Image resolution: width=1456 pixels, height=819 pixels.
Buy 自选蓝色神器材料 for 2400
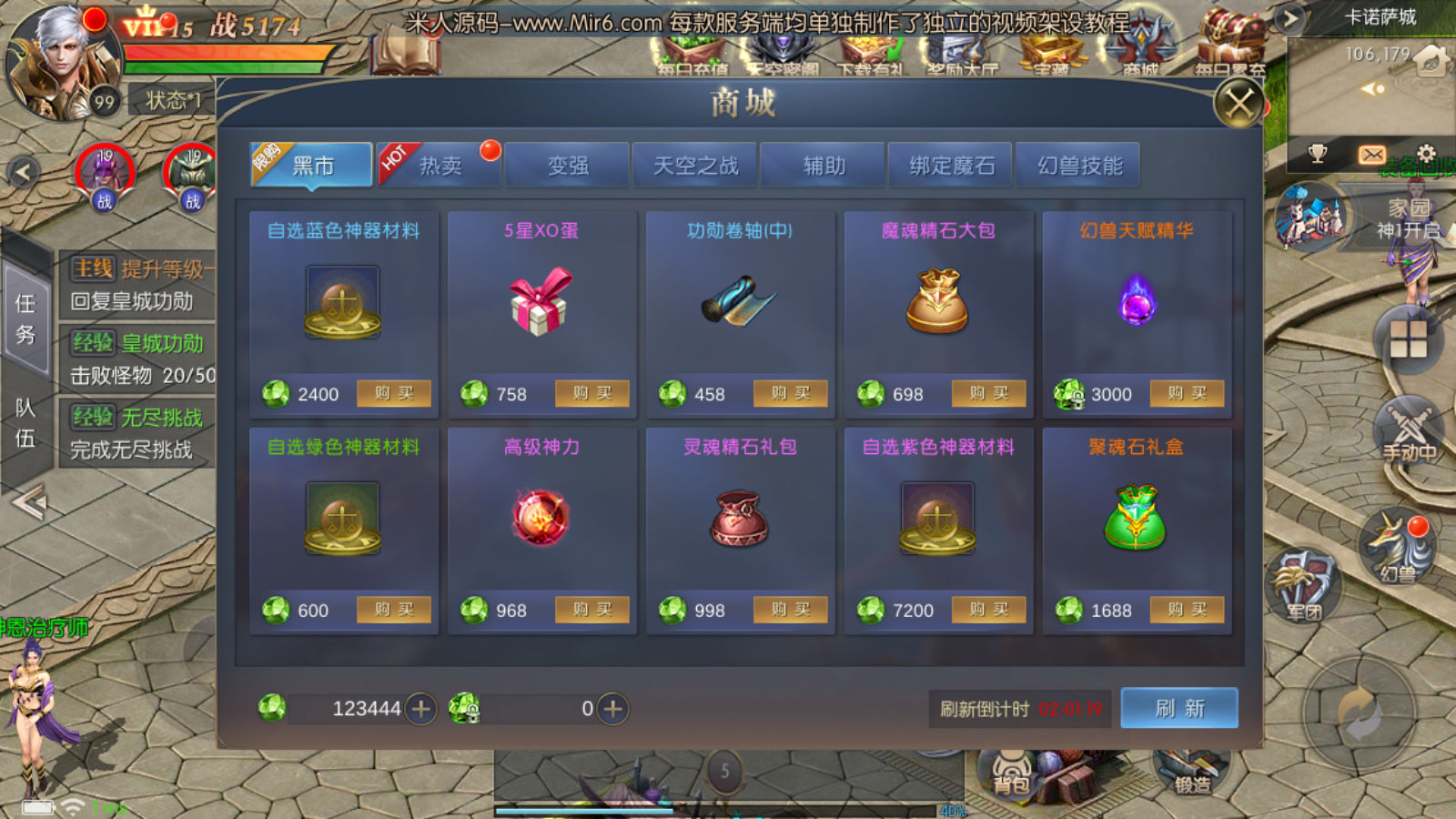click(x=393, y=393)
